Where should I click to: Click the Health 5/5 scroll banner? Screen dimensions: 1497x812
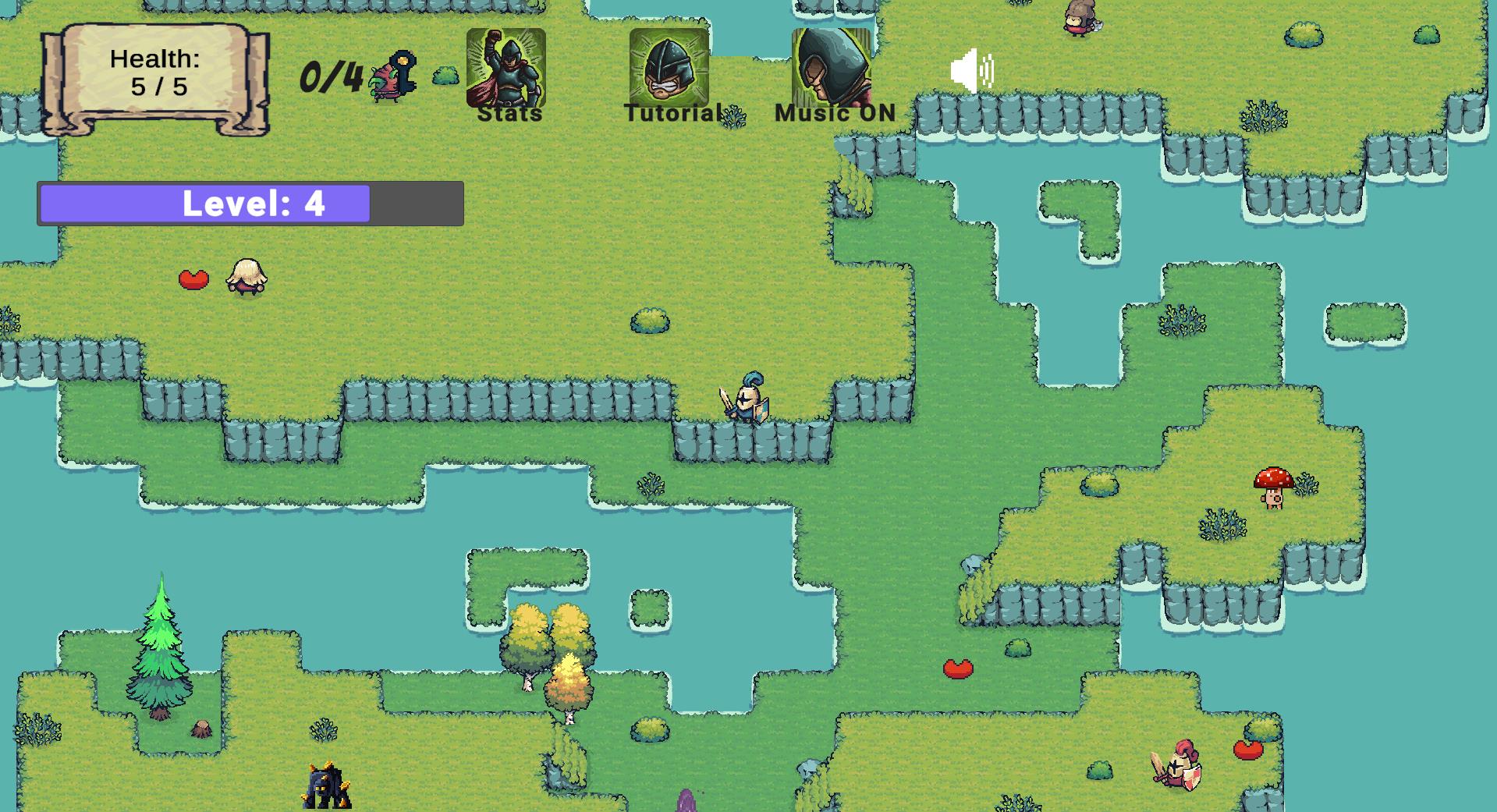[154, 74]
